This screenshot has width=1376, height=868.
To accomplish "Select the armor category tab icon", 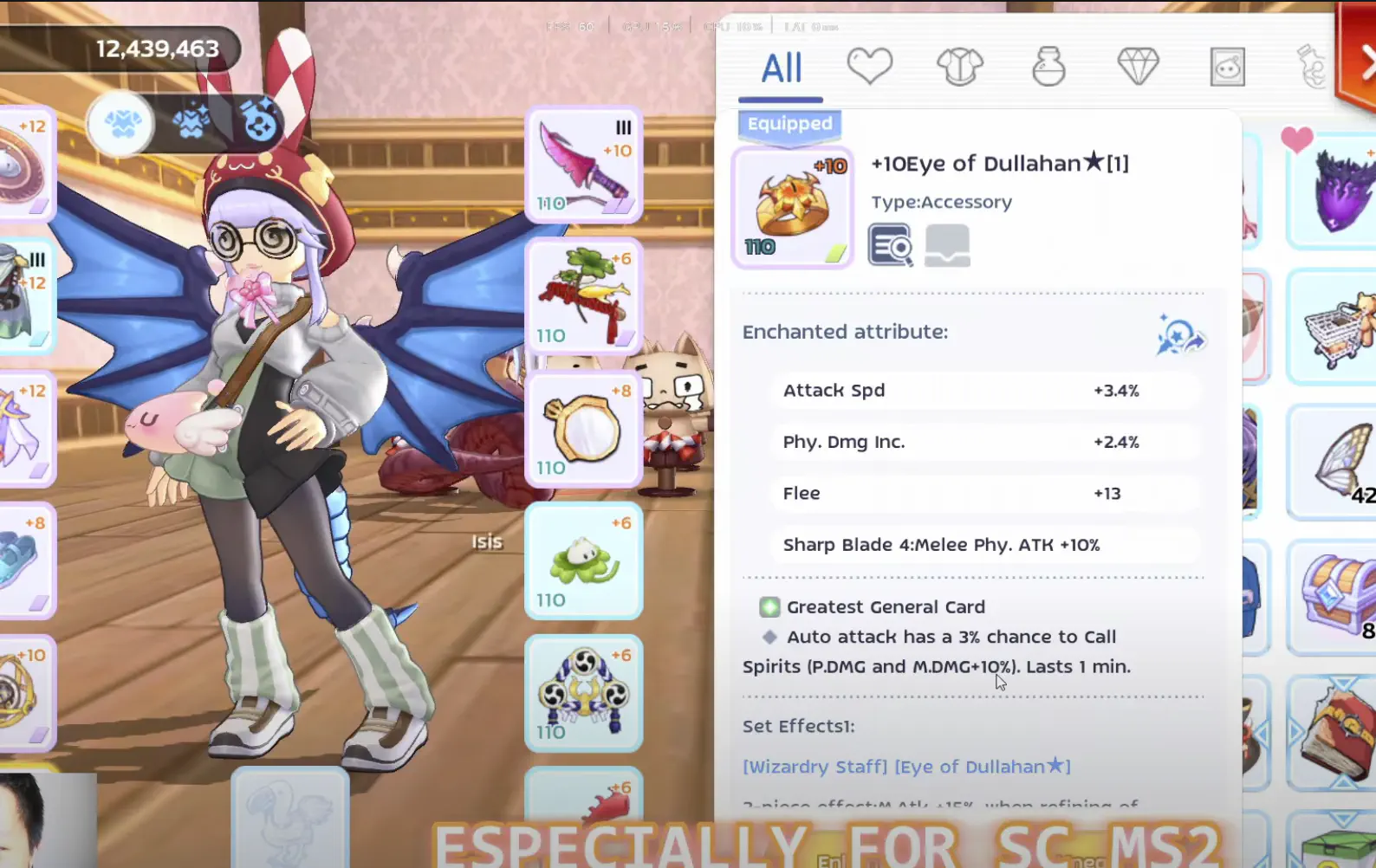I will pyautogui.click(x=960, y=65).
